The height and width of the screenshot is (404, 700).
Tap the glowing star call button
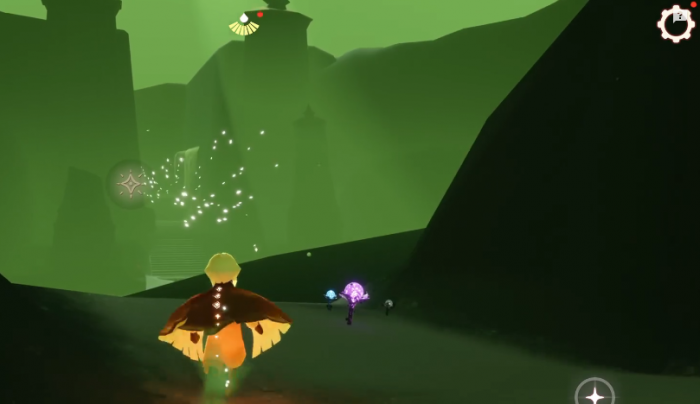(x=595, y=394)
